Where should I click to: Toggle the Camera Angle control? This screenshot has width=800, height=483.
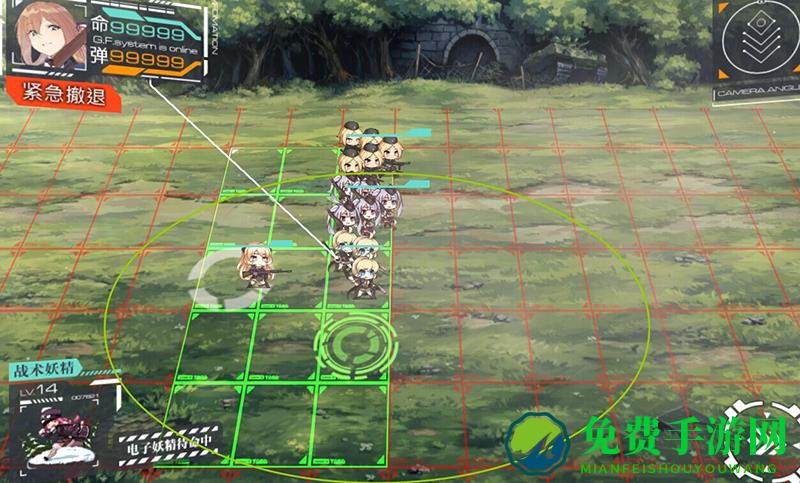coord(755,52)
